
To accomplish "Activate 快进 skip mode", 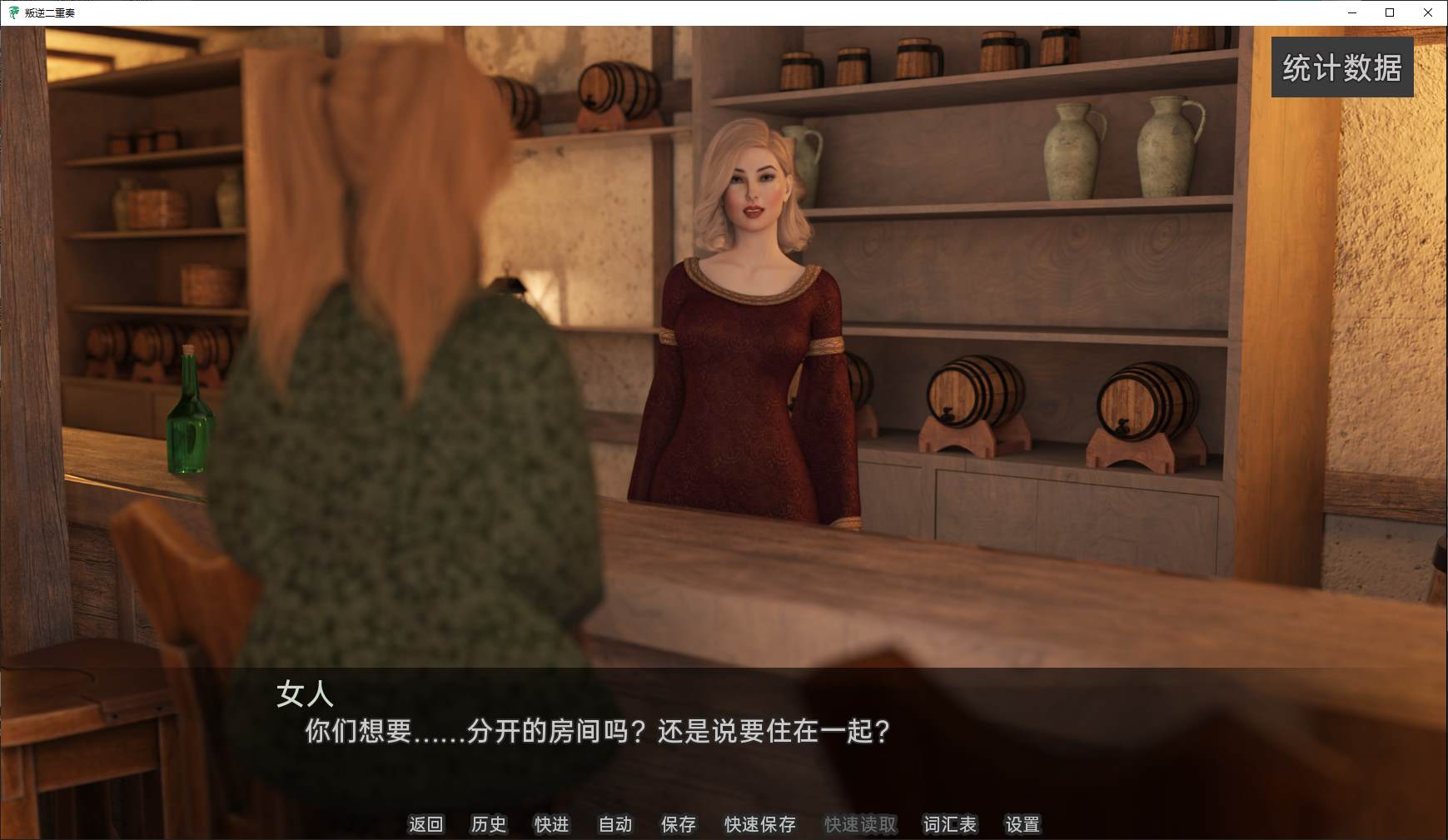I will coord(551,824).
